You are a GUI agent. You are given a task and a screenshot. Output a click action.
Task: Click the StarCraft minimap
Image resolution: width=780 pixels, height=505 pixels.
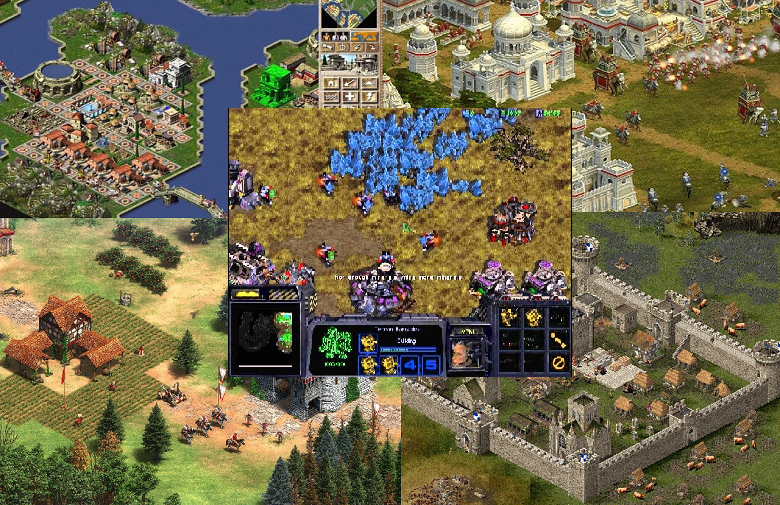coord(265,338)
